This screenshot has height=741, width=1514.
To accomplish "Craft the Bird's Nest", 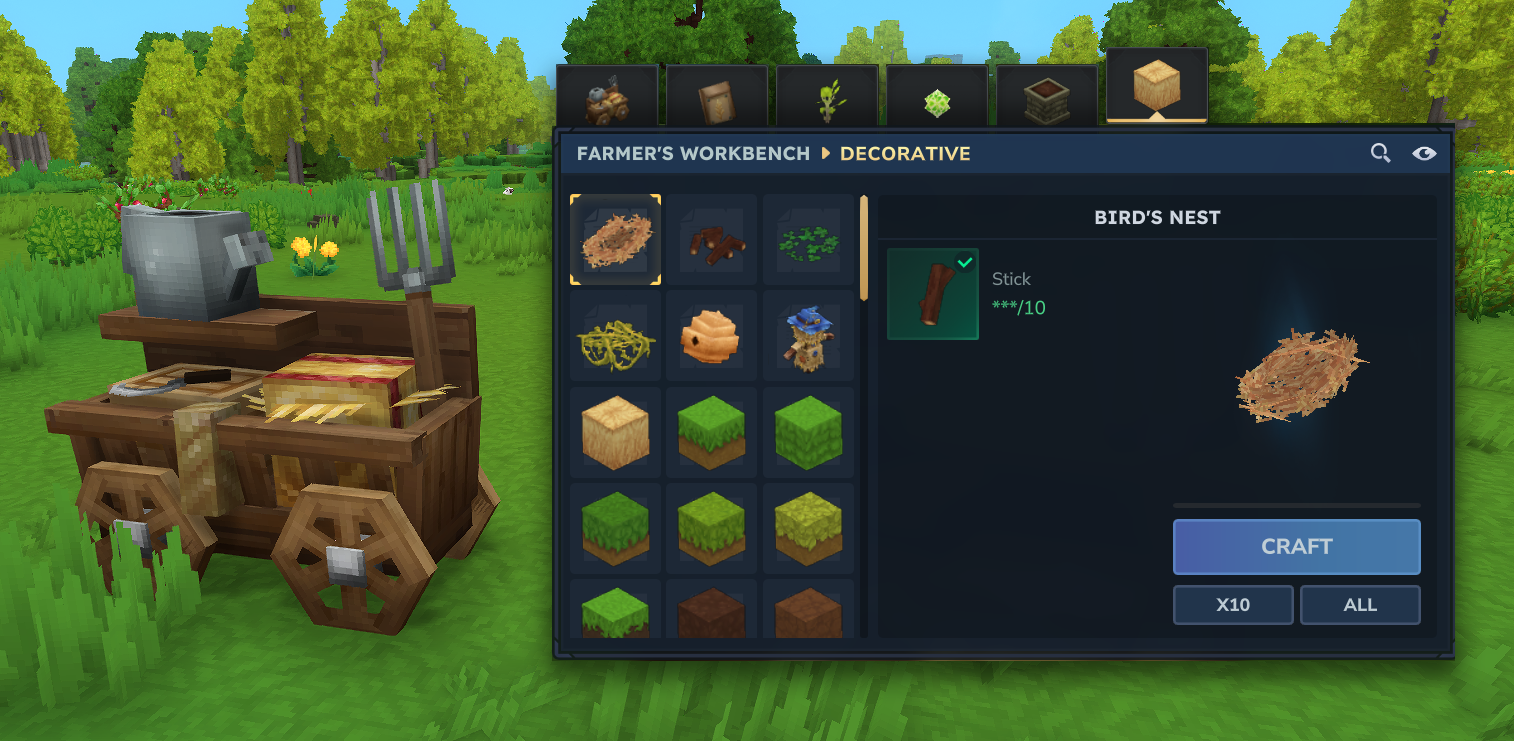I will click(x=1296, y=546).
